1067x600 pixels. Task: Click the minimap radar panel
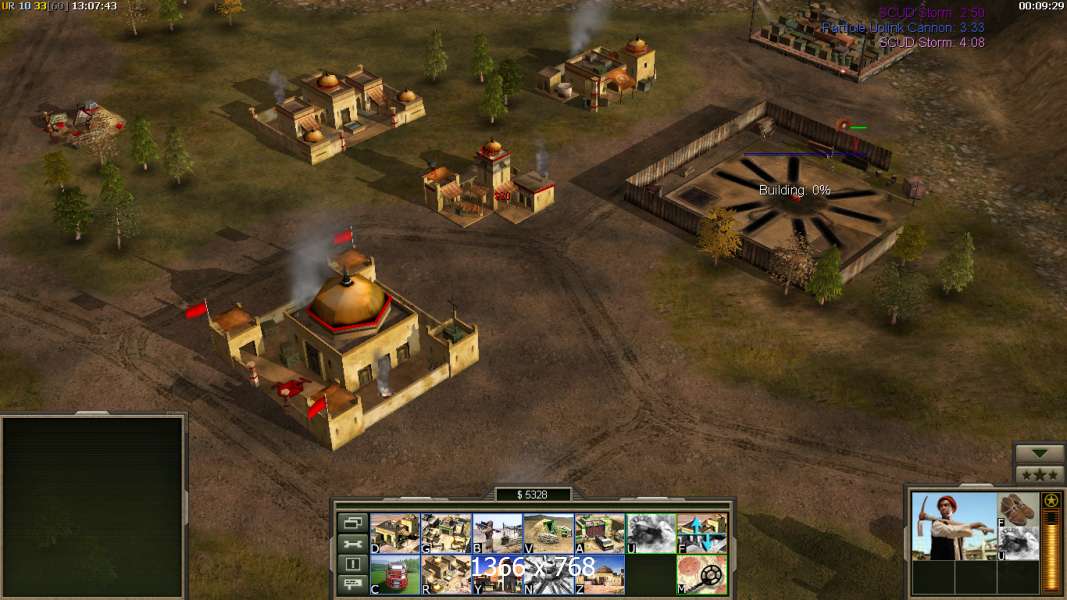click(93, 505)
